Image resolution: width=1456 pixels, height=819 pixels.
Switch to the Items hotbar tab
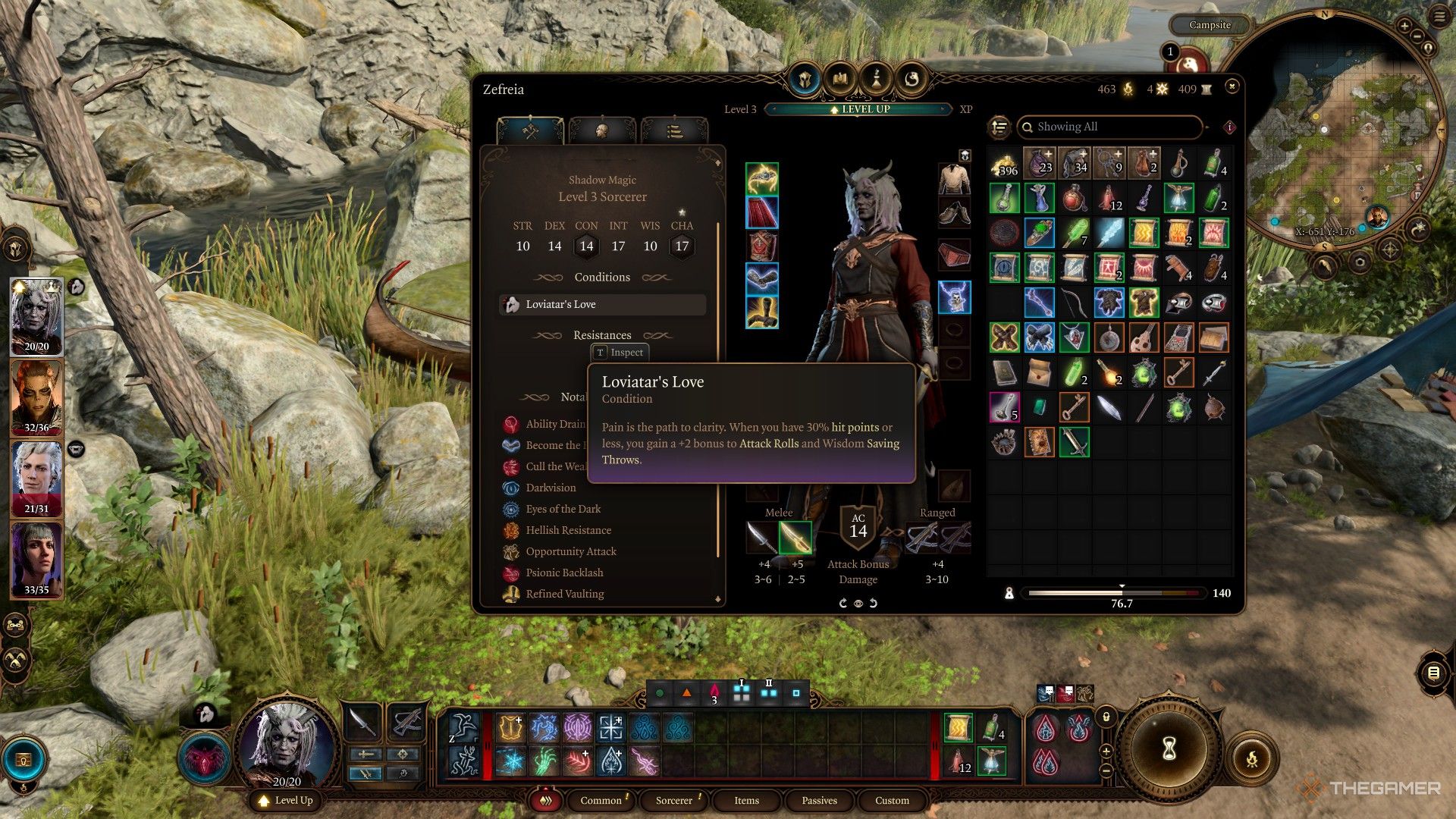click(x=746, y=801)
